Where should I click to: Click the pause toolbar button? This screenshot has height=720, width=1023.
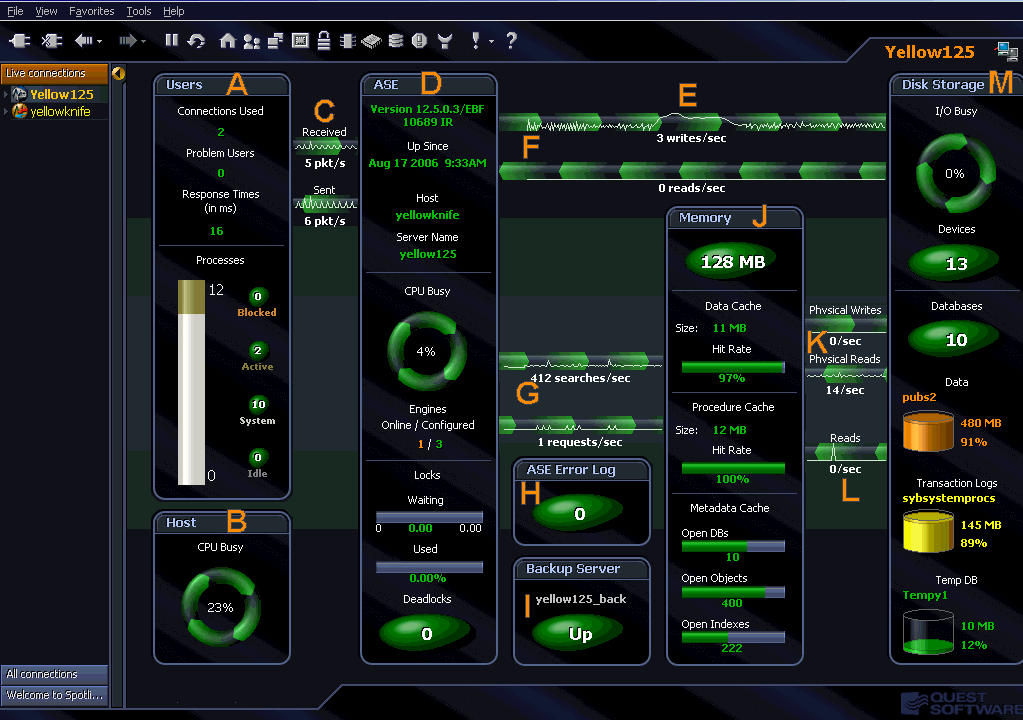click(172, 41)
